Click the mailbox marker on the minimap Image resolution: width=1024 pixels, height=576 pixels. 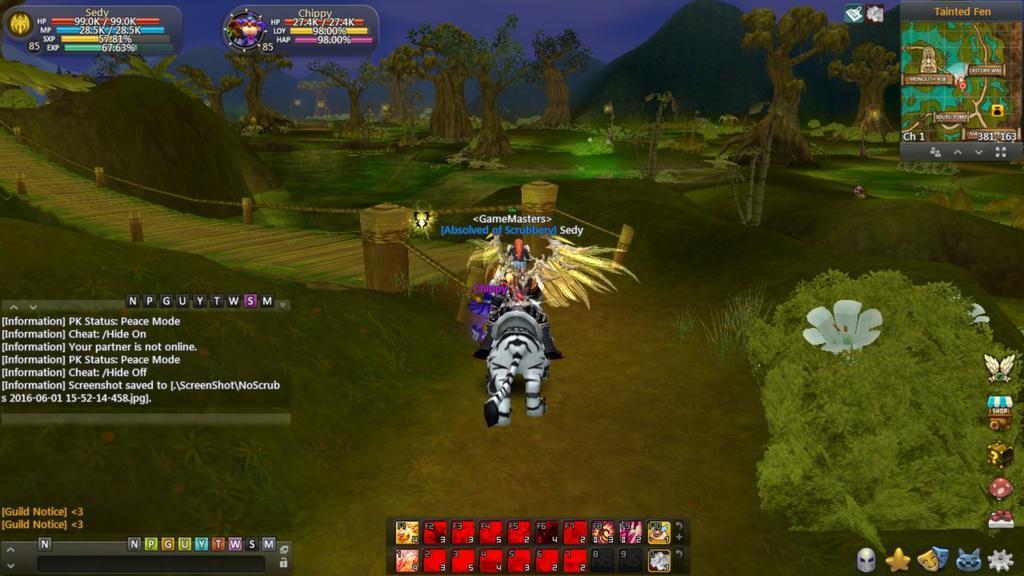tap(997, 108)
